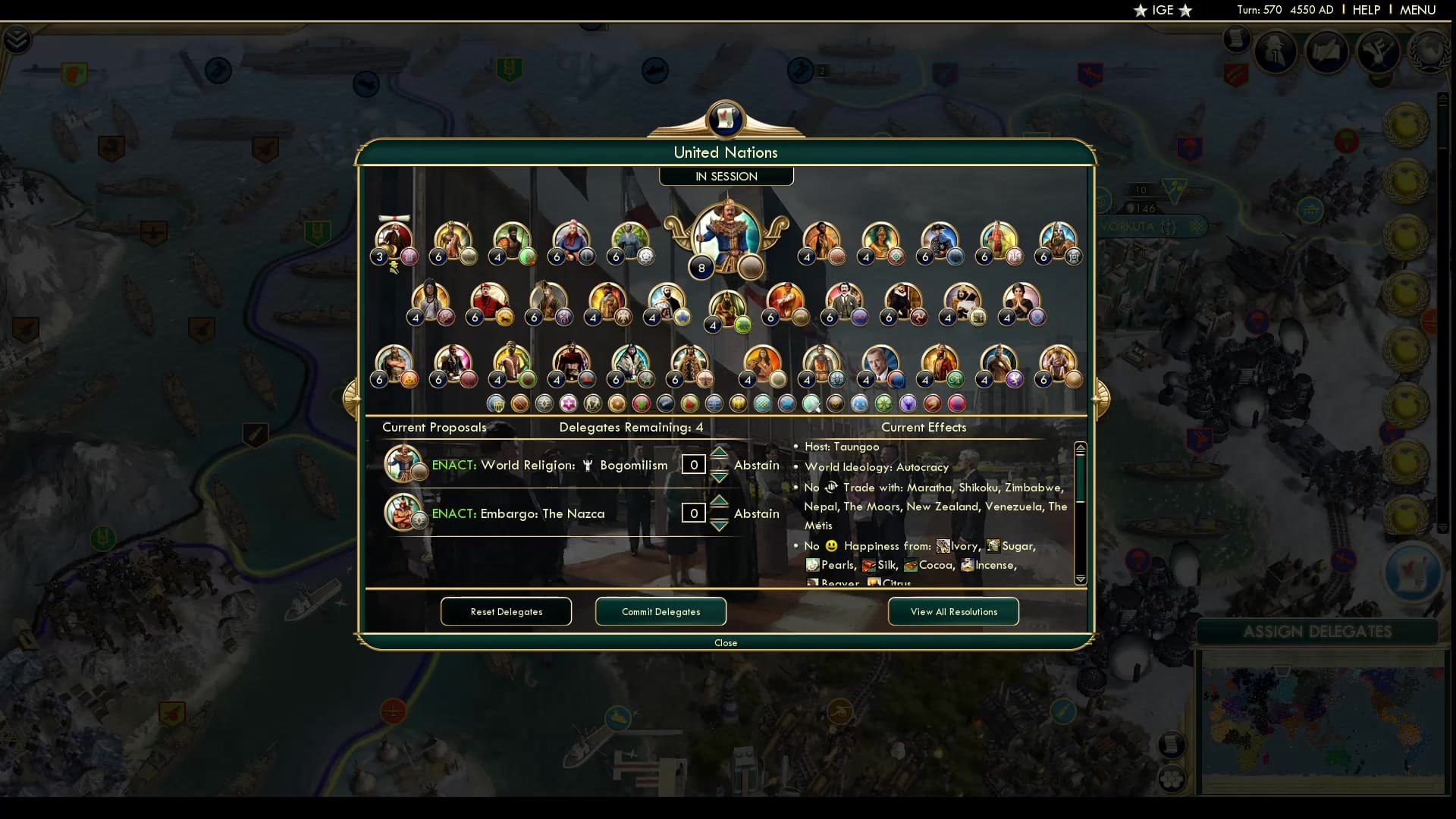Open HELP from the top bar

(1365, 10)
